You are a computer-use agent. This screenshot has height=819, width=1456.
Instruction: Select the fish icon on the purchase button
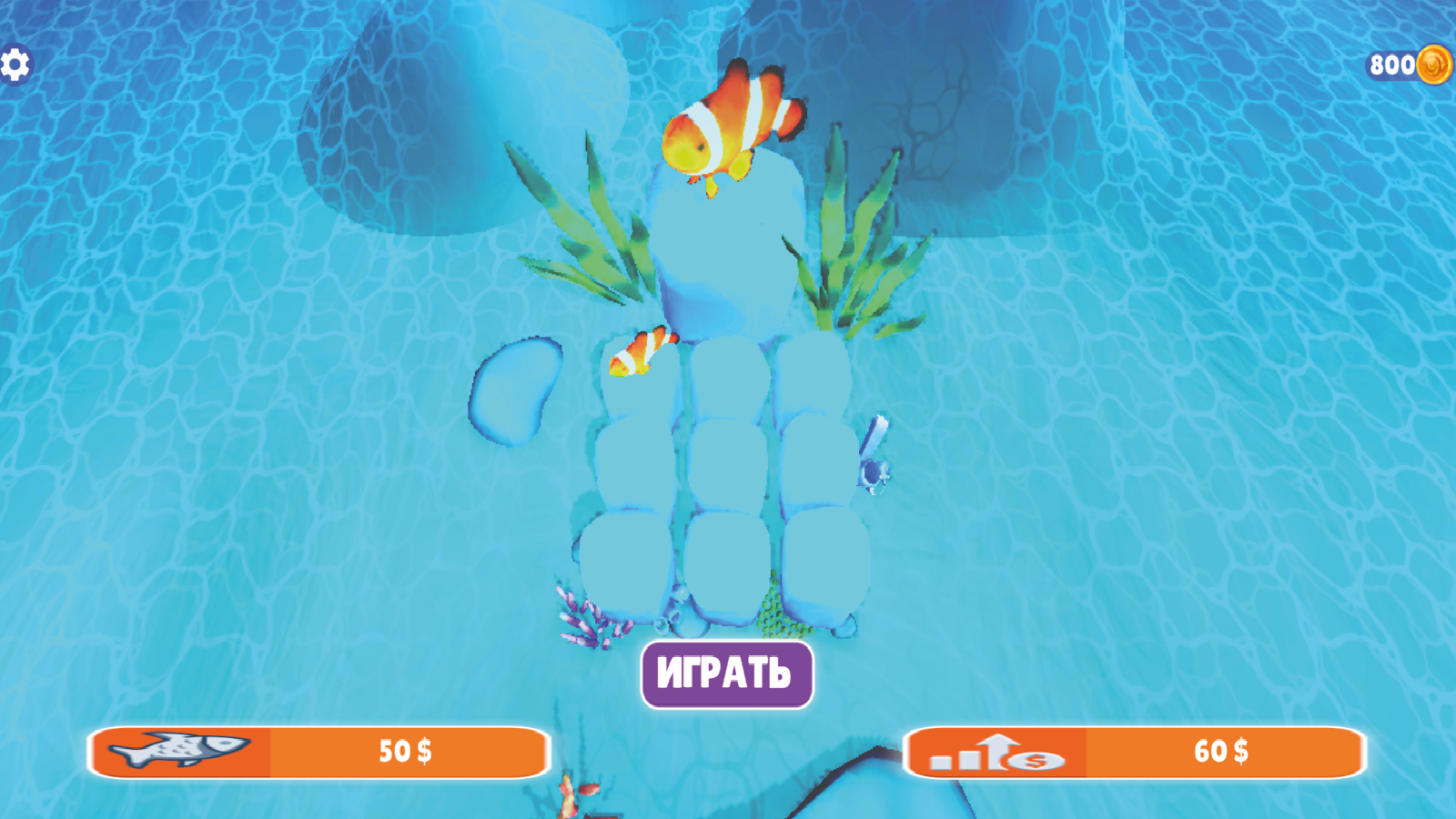pos(178,752)
